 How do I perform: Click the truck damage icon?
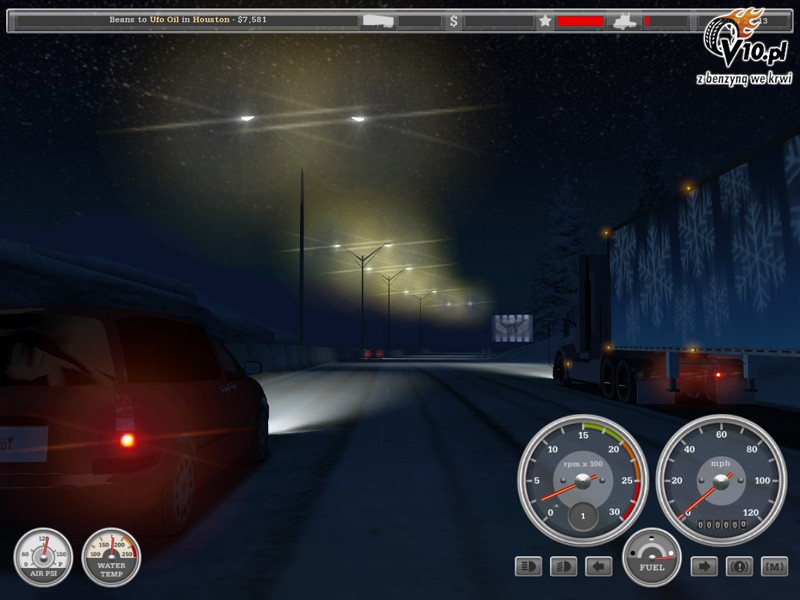click(624, 21)
